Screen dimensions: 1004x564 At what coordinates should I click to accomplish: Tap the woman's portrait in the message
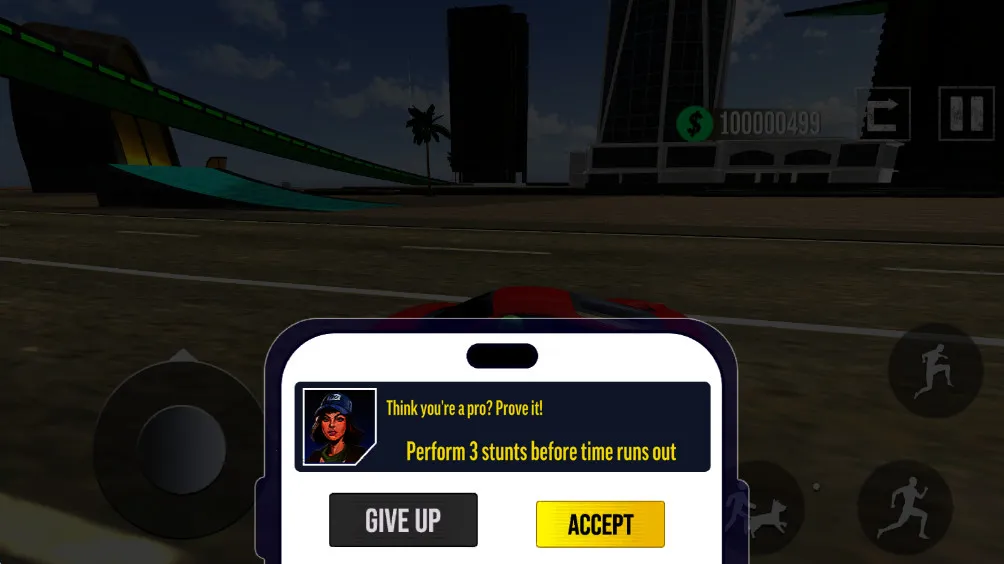[339, 427]
